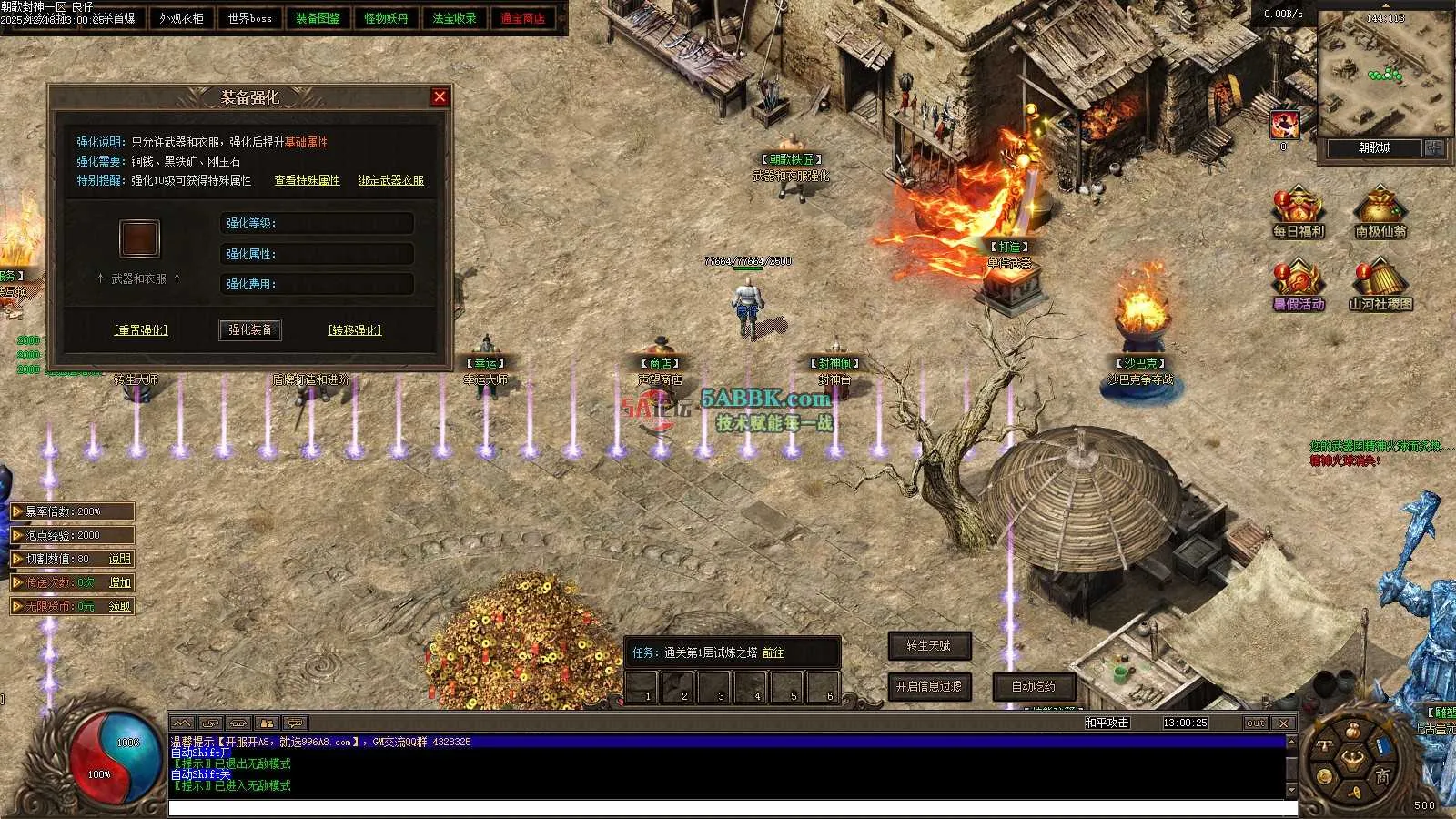Viewport: 1456px width, 819px height.
Task: Click the 强化装备 enhance button
Action: click(250, 329)
